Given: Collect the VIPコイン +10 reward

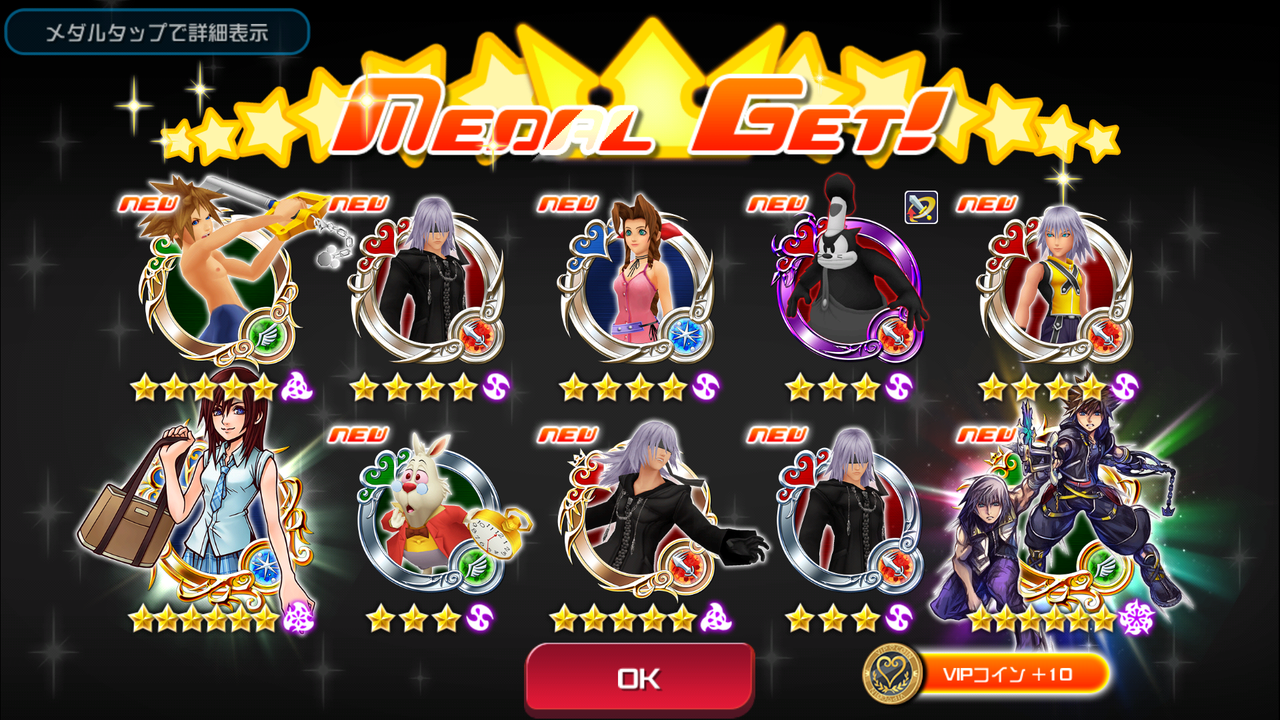Looking at the screenshot, I should tap(1000, 675).
